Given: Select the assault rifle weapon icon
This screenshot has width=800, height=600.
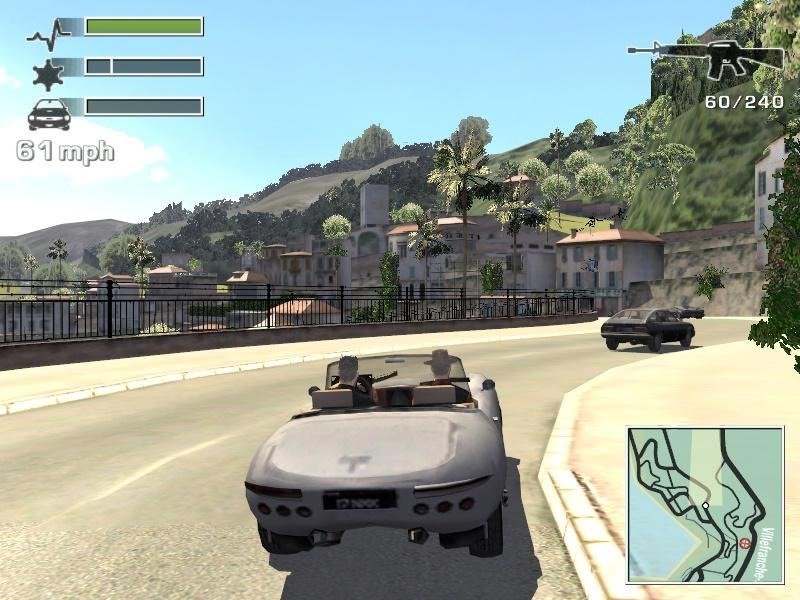Looking at the screenshot, I should (705, 59).
